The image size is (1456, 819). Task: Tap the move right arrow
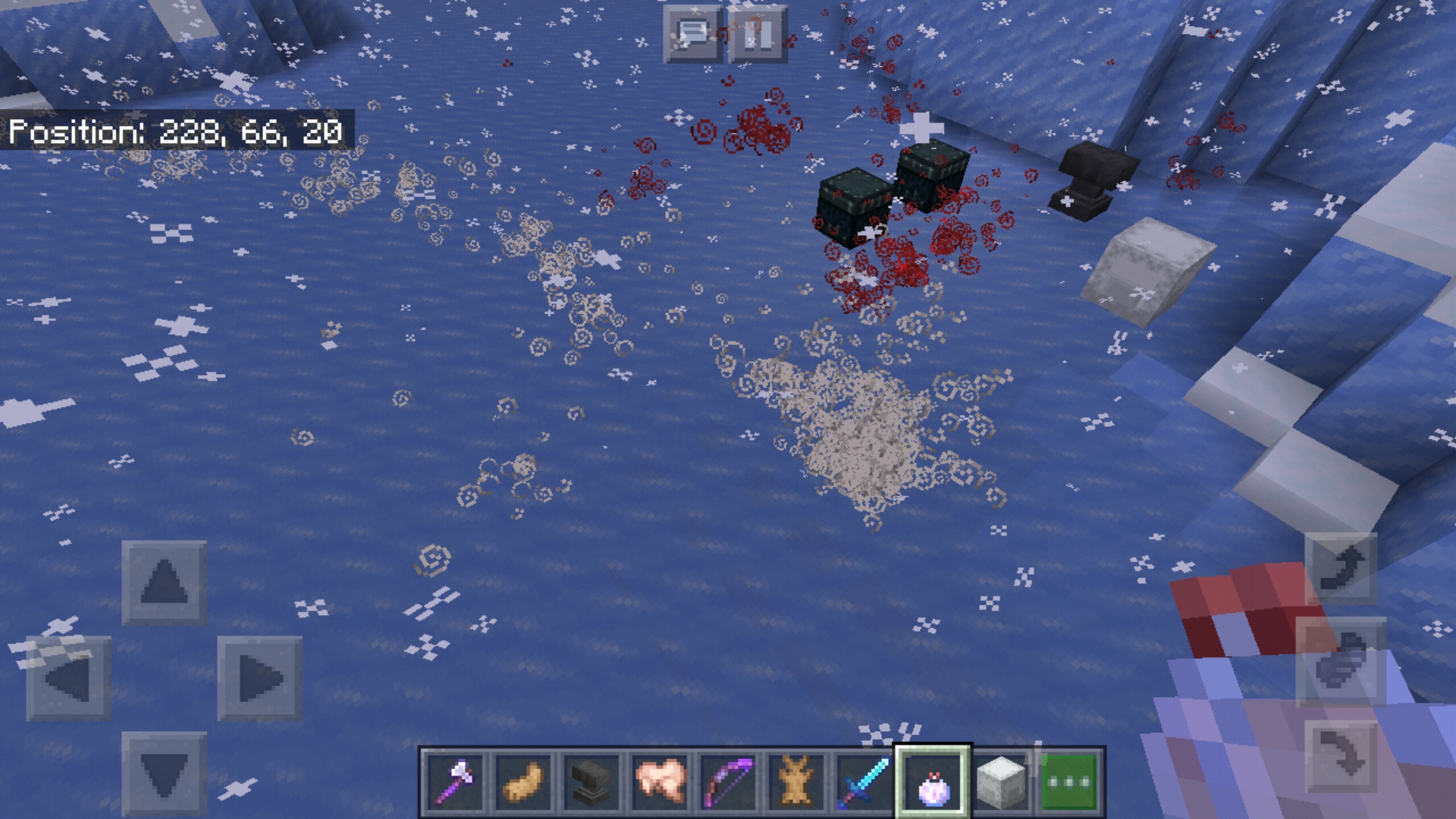click(259, 678)
